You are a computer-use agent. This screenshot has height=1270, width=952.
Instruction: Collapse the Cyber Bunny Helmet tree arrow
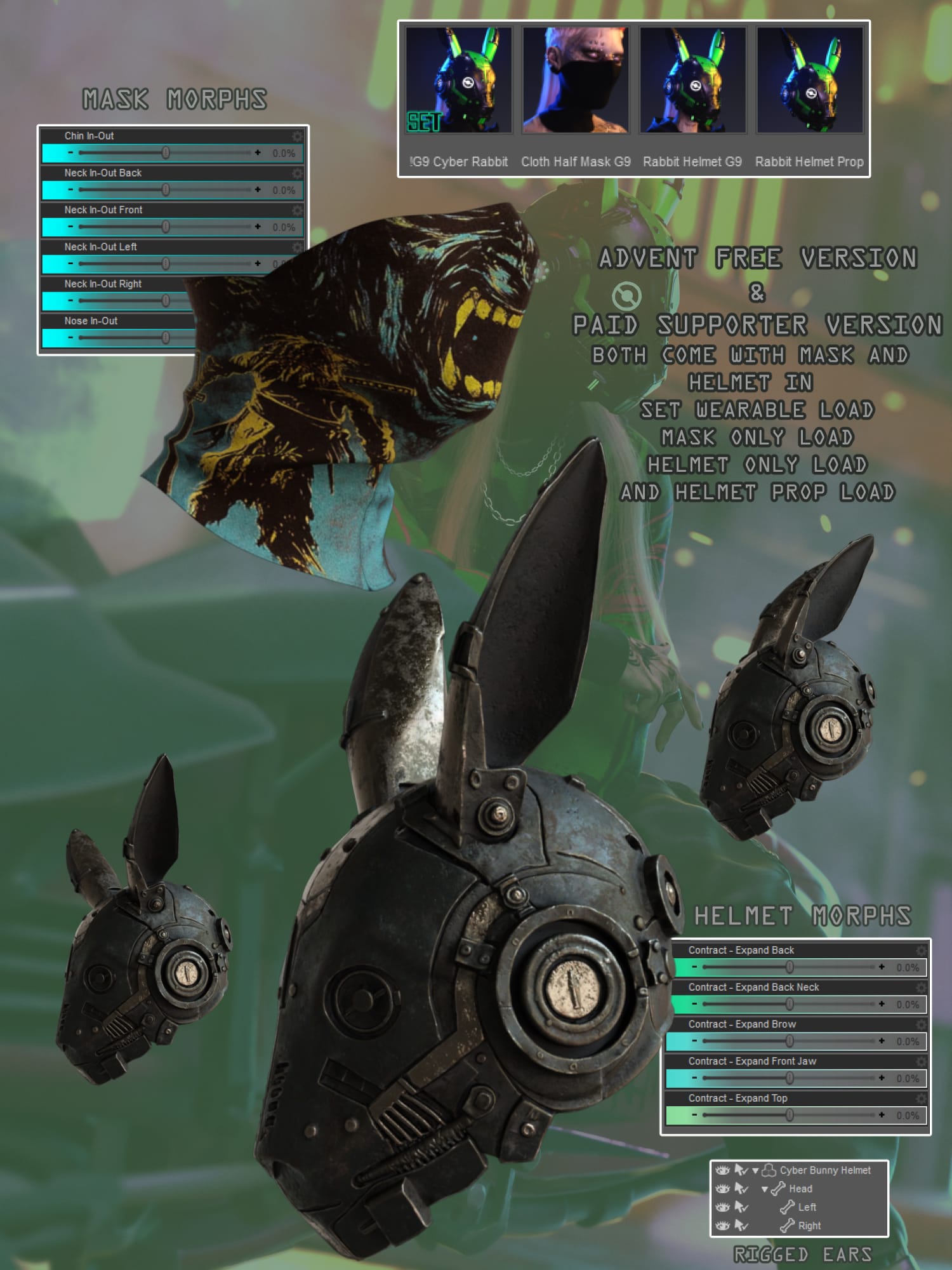(755, 1170)
